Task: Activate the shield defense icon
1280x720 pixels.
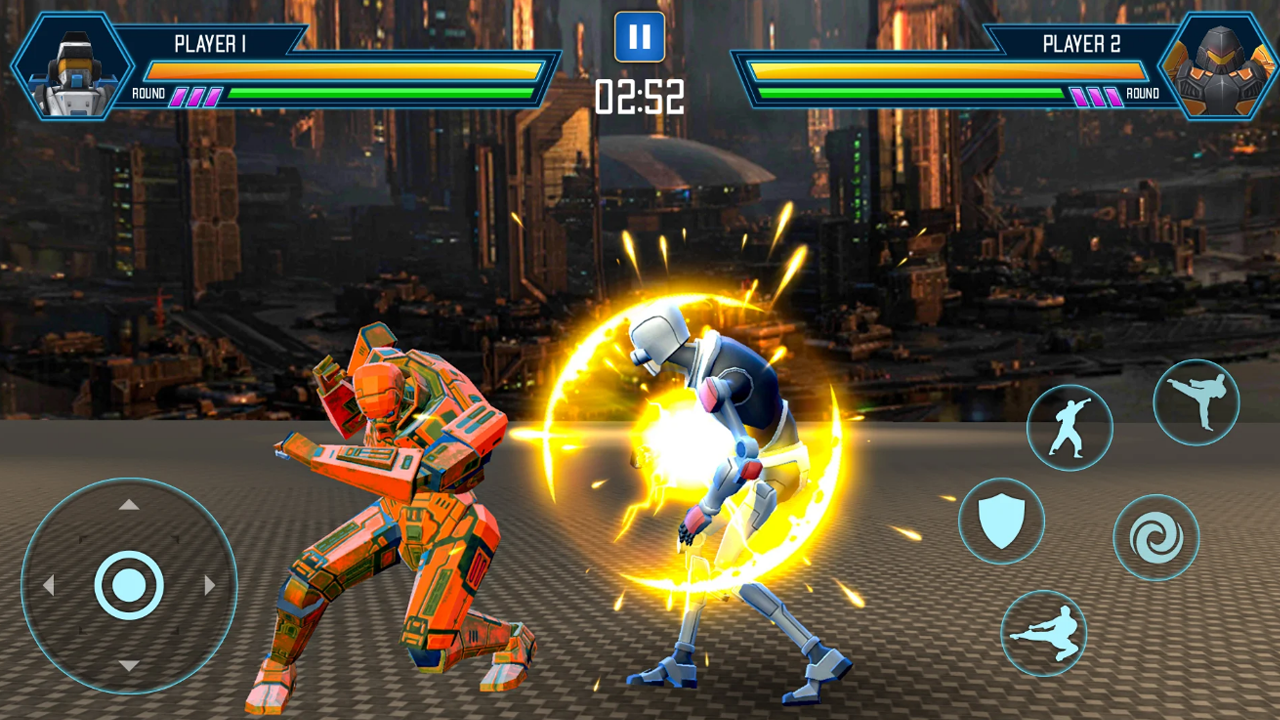Action: point(1003,523)
